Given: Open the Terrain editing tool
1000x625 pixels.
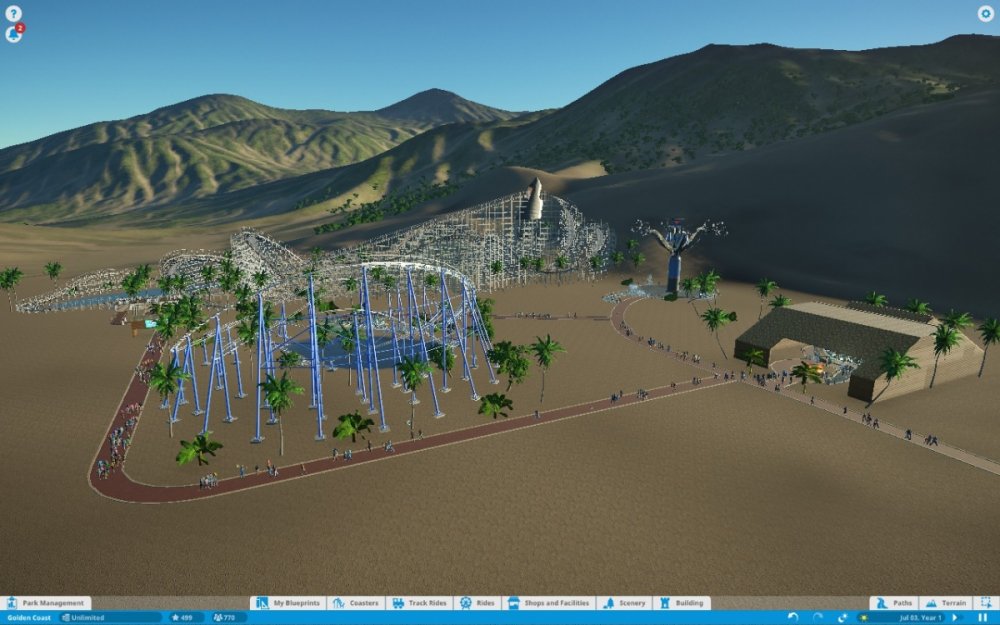Looking at the screenshot, I should point(946,603).
